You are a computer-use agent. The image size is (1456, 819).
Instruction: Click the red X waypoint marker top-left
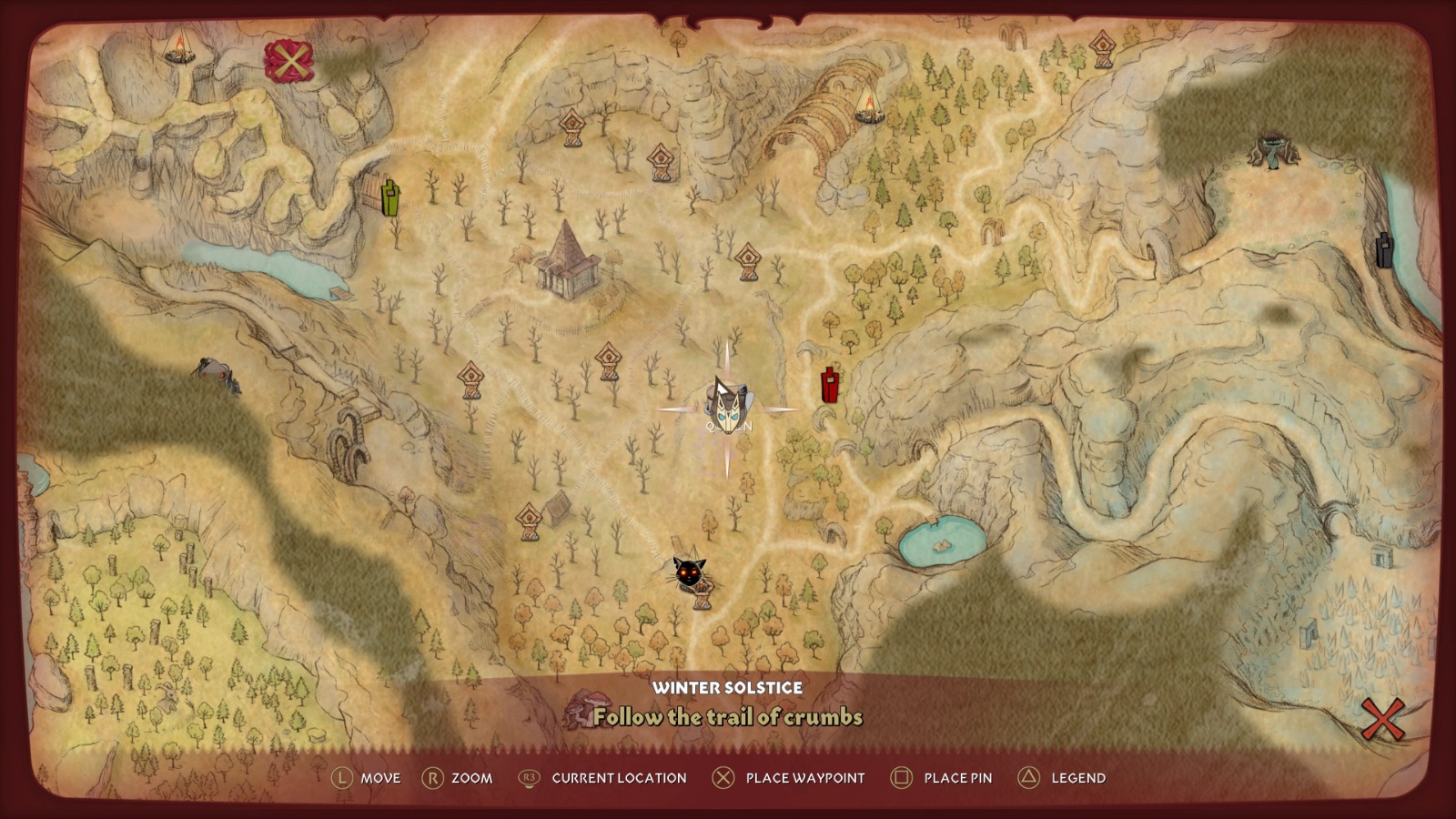[290, 63]
